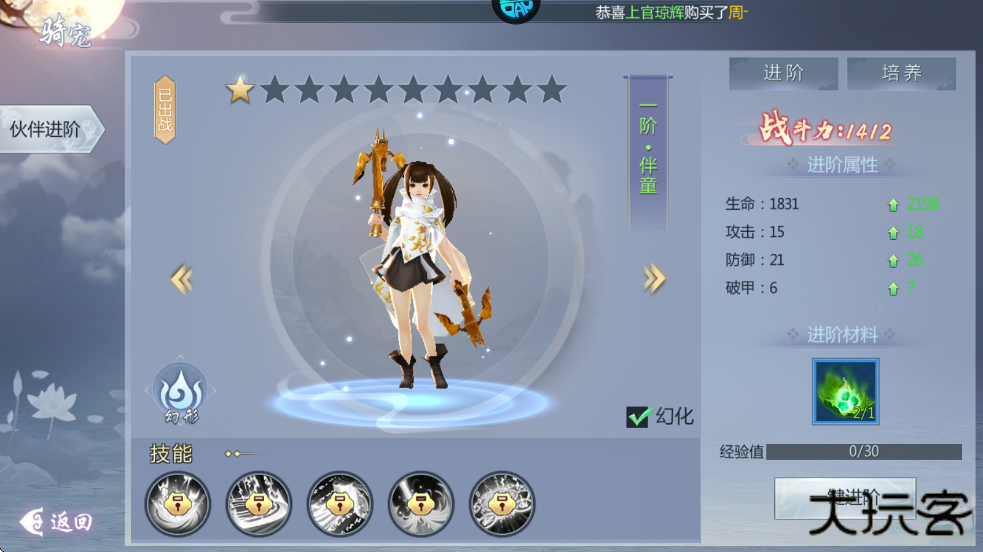
Task: Toggle the 幻化 checkbox
Action: [x=639, y=417]
